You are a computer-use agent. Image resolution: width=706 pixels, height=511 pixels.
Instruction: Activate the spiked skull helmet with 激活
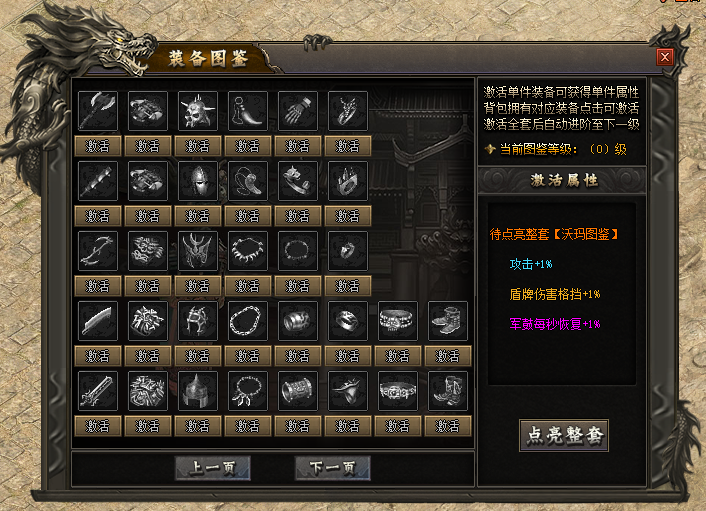[198, 146]
